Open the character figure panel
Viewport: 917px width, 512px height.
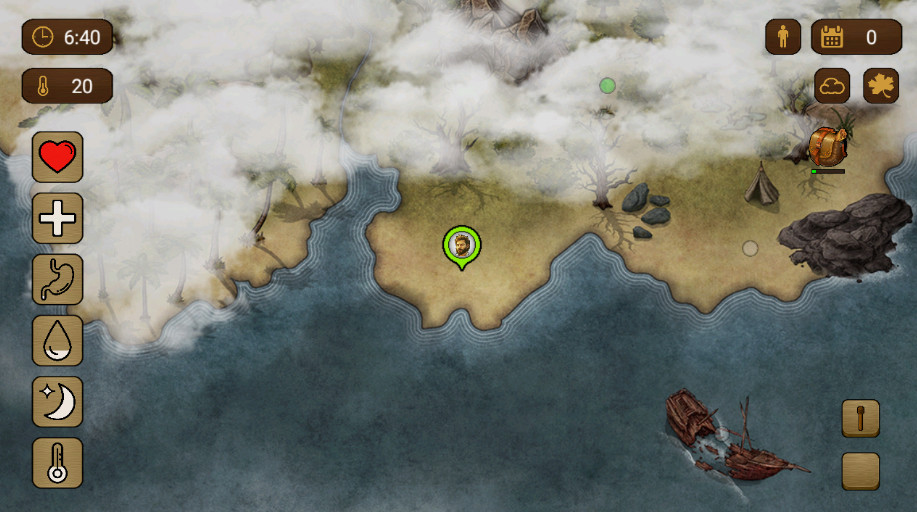[x=783, y=38]
